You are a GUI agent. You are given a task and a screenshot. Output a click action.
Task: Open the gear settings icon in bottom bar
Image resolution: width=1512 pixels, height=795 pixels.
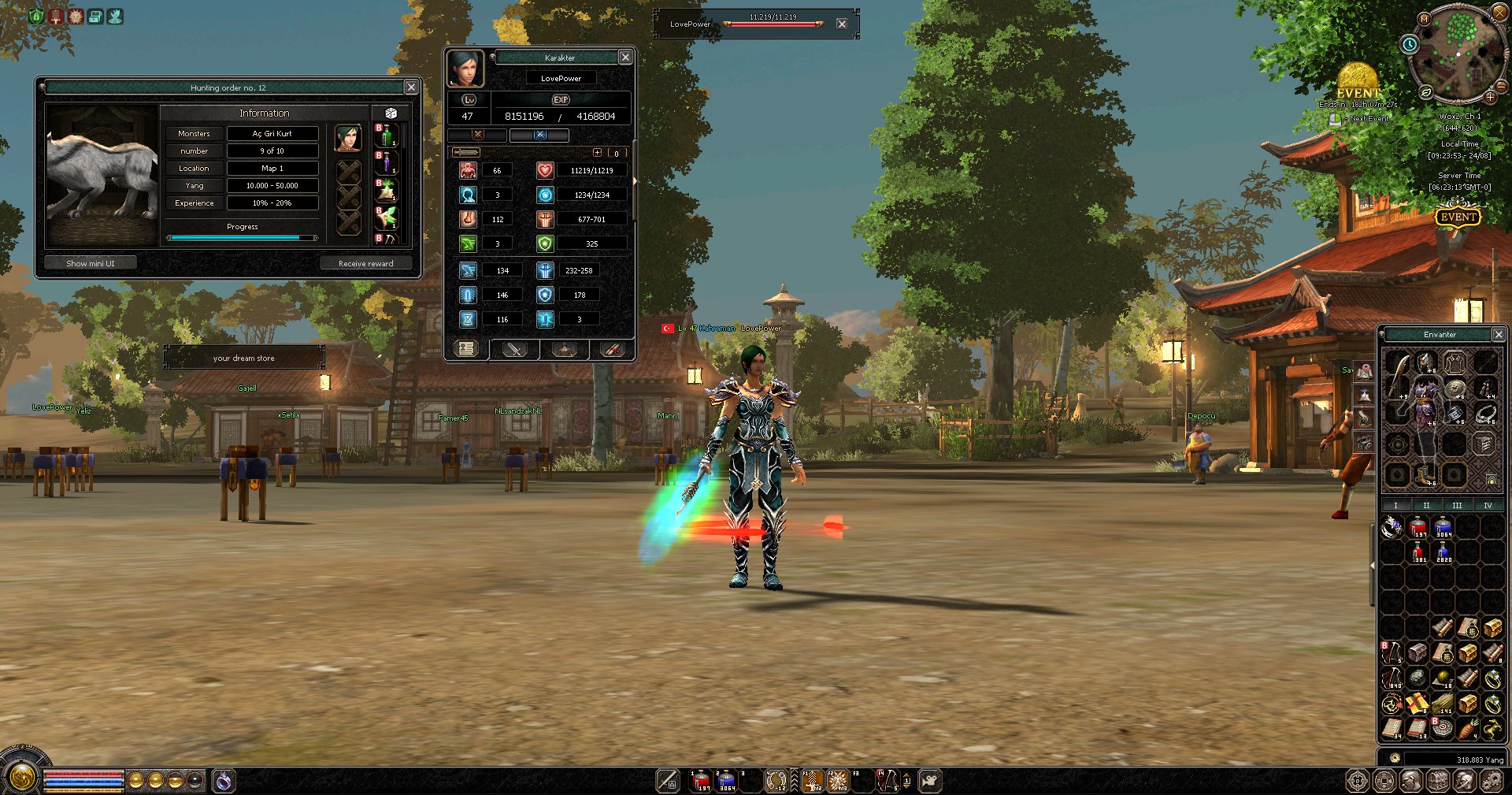1492,781
